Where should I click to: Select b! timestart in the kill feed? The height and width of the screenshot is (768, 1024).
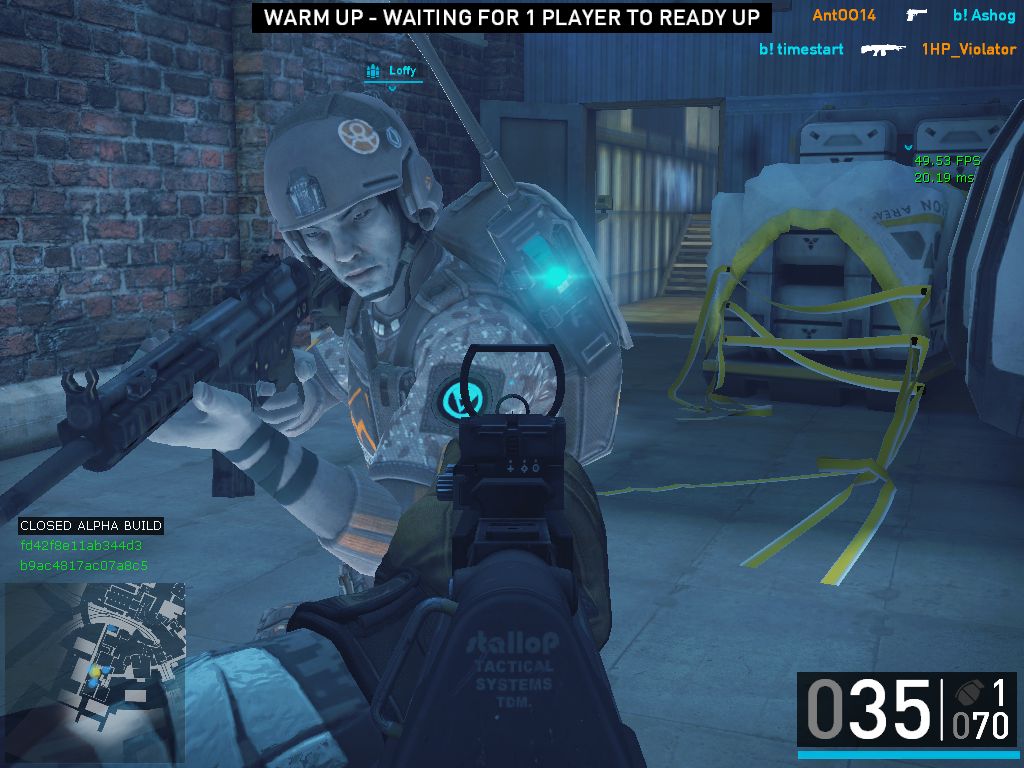801,49
